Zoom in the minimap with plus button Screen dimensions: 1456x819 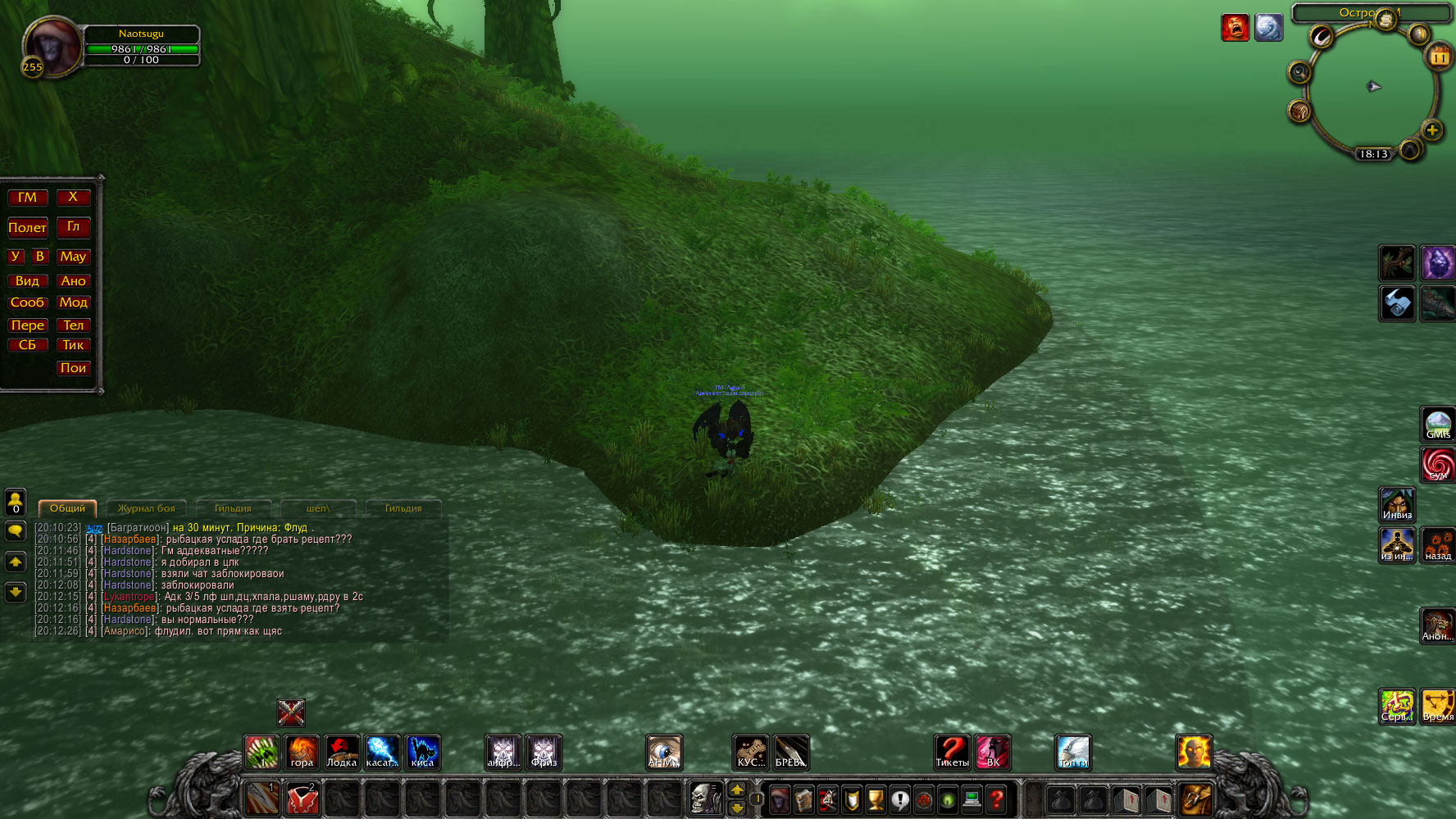1432,130
